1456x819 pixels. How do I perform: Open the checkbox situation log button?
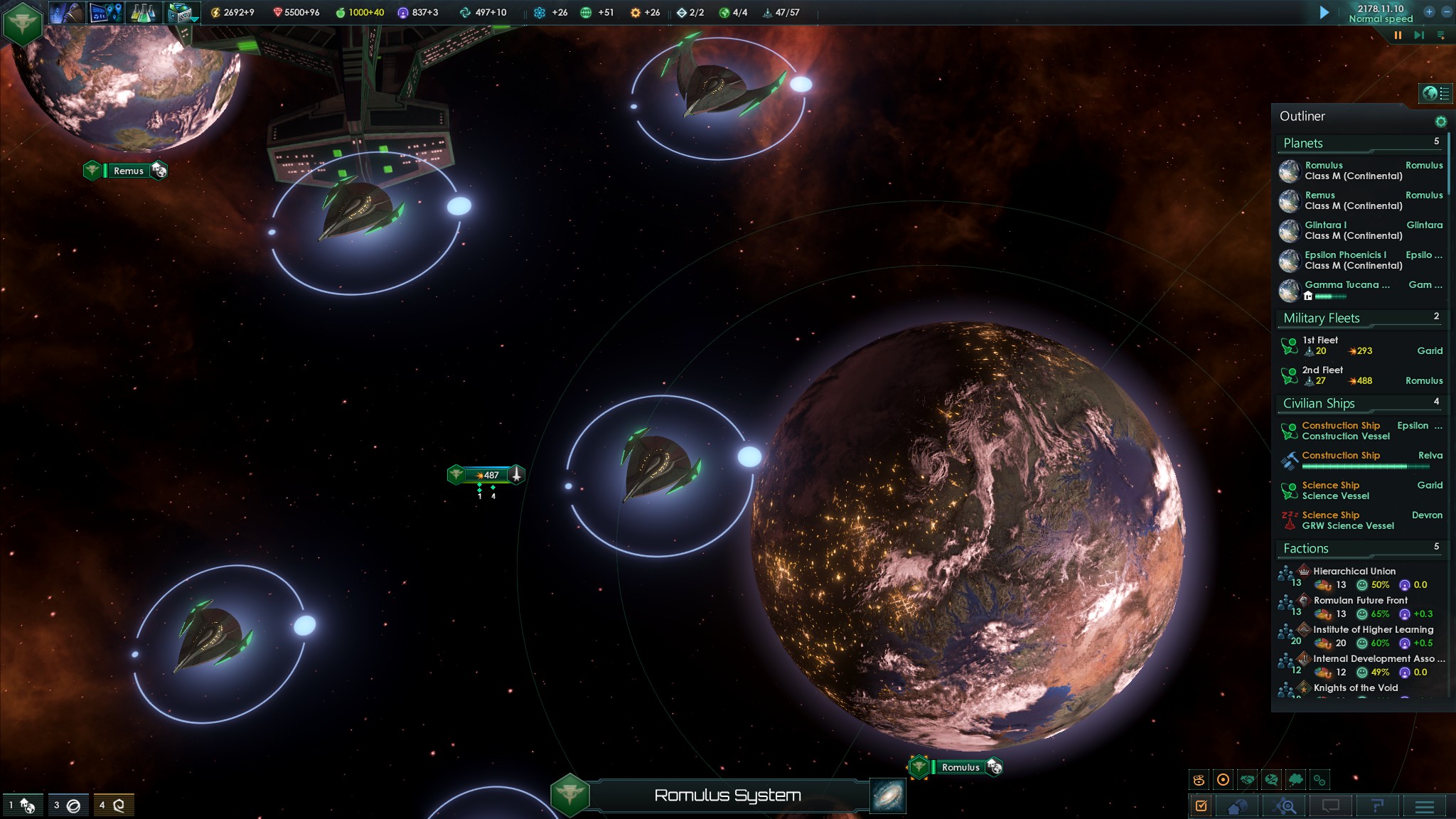pos(1201,806)
